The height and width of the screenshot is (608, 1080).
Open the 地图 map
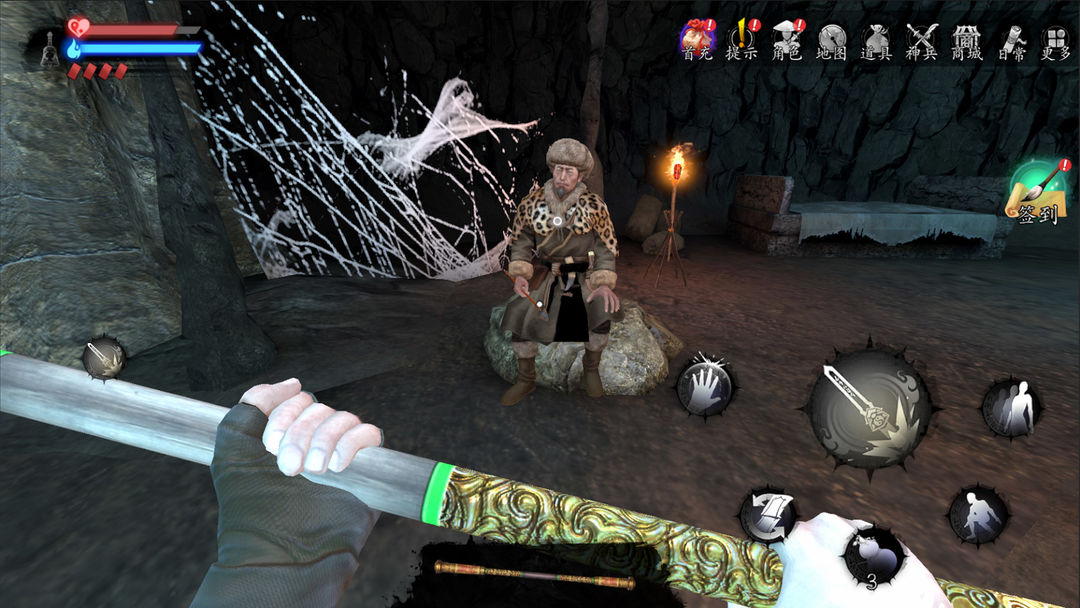click(x=832, y=40)
